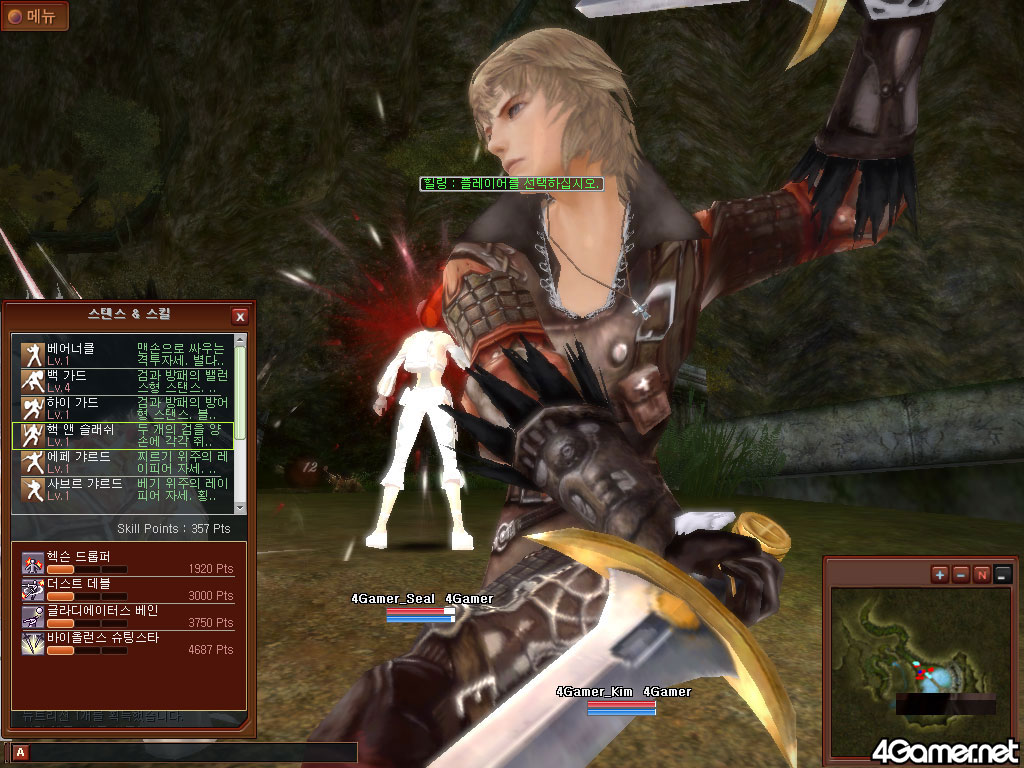Zoom in the minimap with plus button
1024x768 pixels.
(x=939, y=574)
